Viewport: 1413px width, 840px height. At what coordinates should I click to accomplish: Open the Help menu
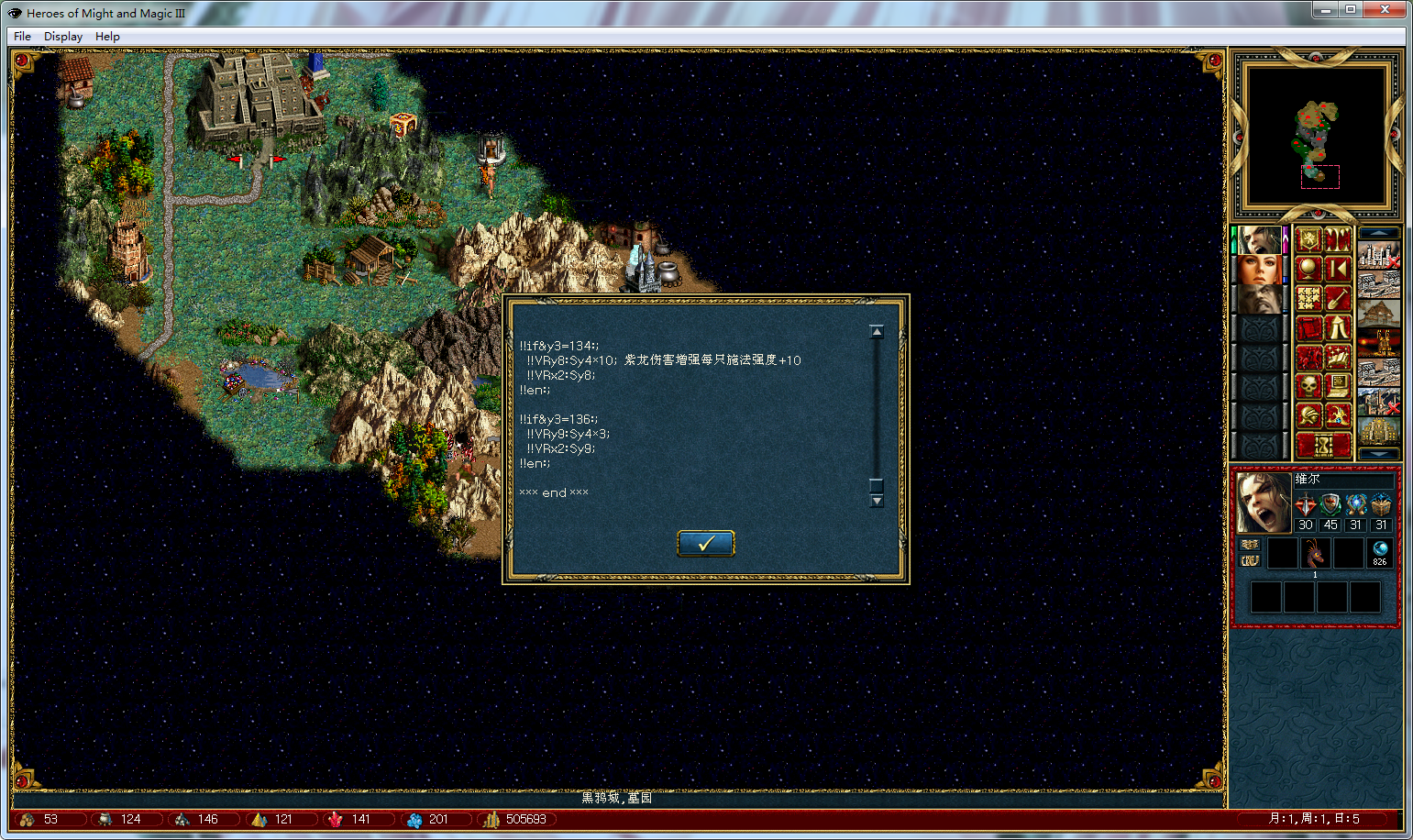pyautogui.click(x=107, y=37)
